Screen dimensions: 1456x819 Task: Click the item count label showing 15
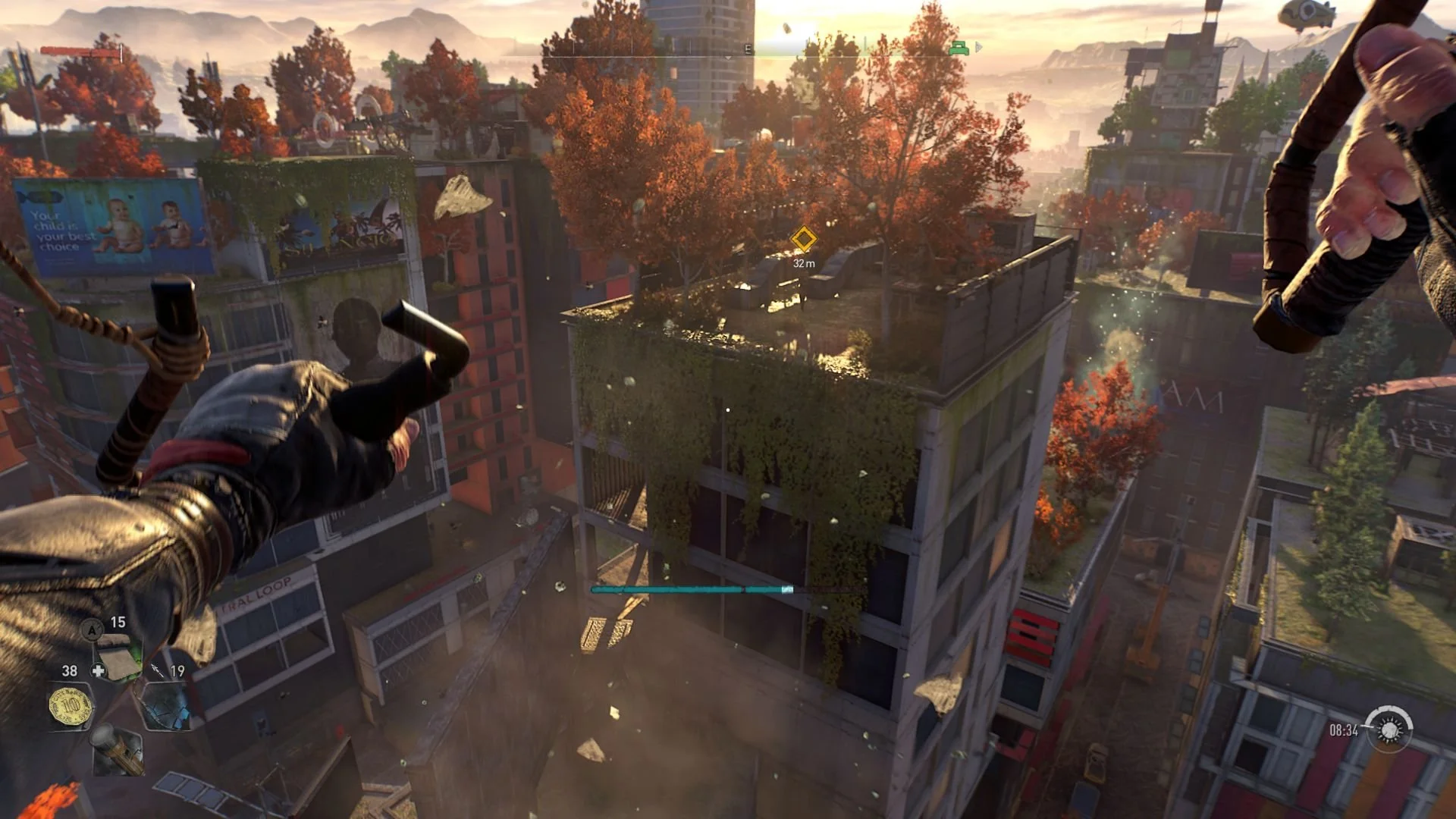pyautogui.click(x=117, y=622)
